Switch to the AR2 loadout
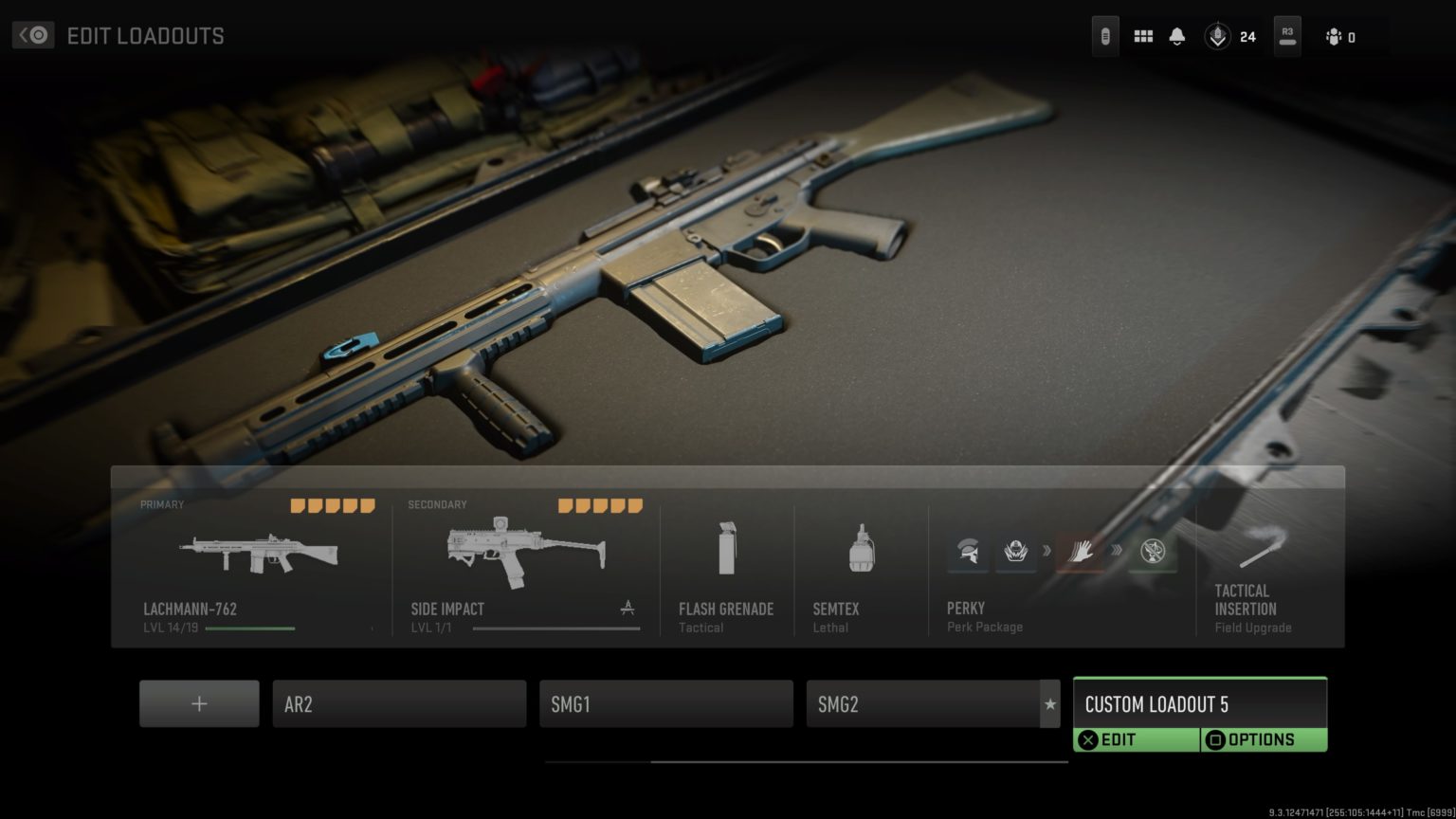The image size is (1456, 819). (399, 703)
